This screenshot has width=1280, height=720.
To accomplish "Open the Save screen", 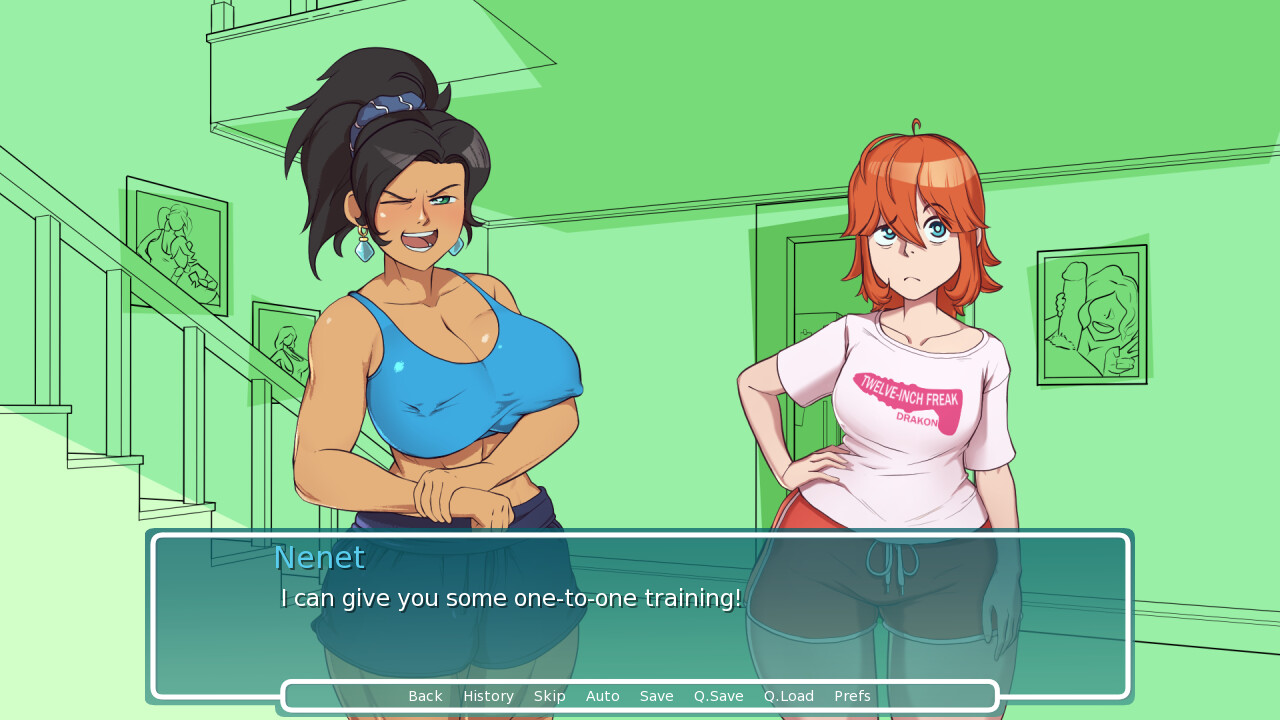I will pos(656,696).
